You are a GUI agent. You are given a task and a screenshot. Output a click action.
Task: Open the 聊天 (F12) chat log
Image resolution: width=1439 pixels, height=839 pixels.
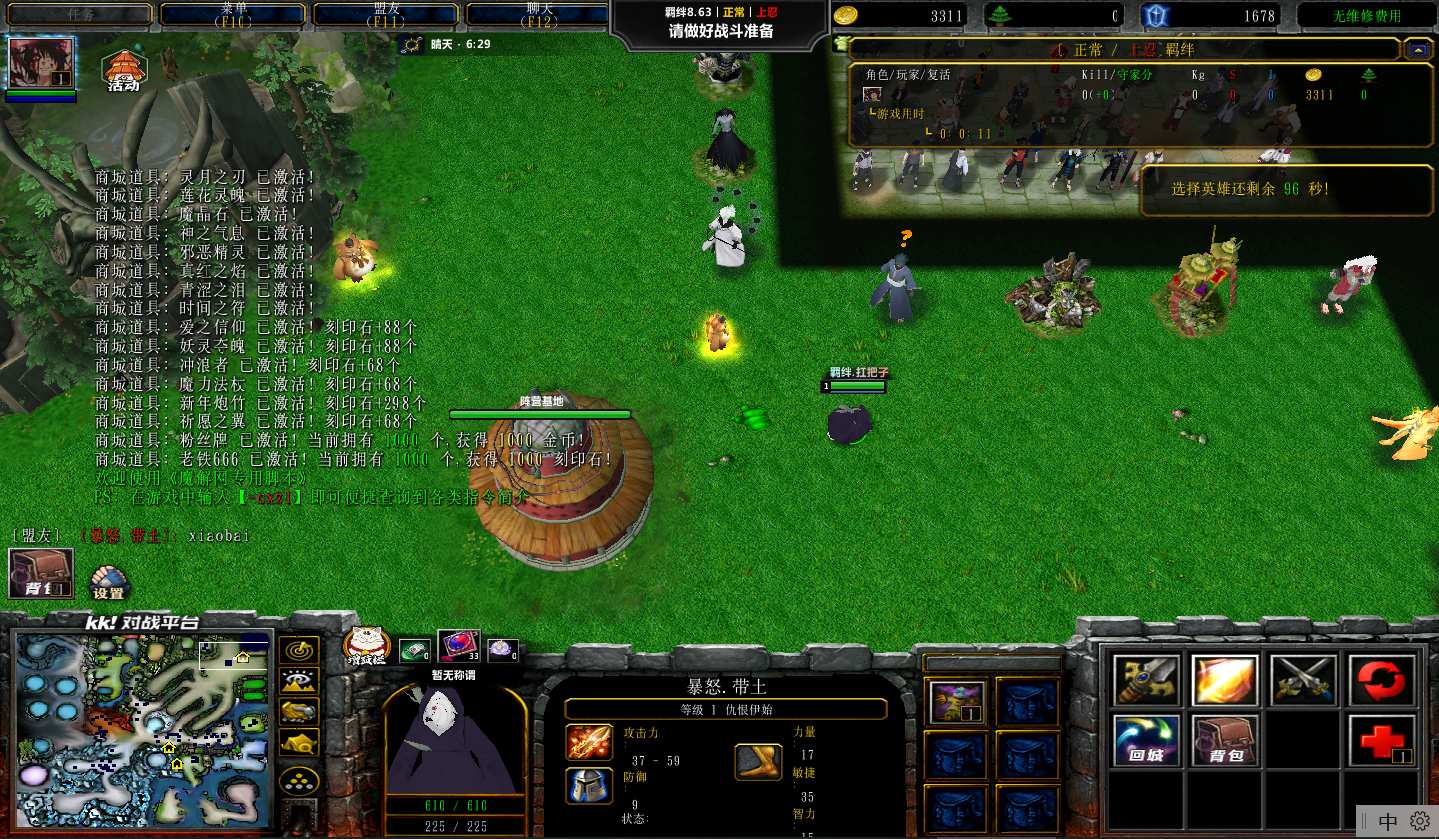point(538,14)
